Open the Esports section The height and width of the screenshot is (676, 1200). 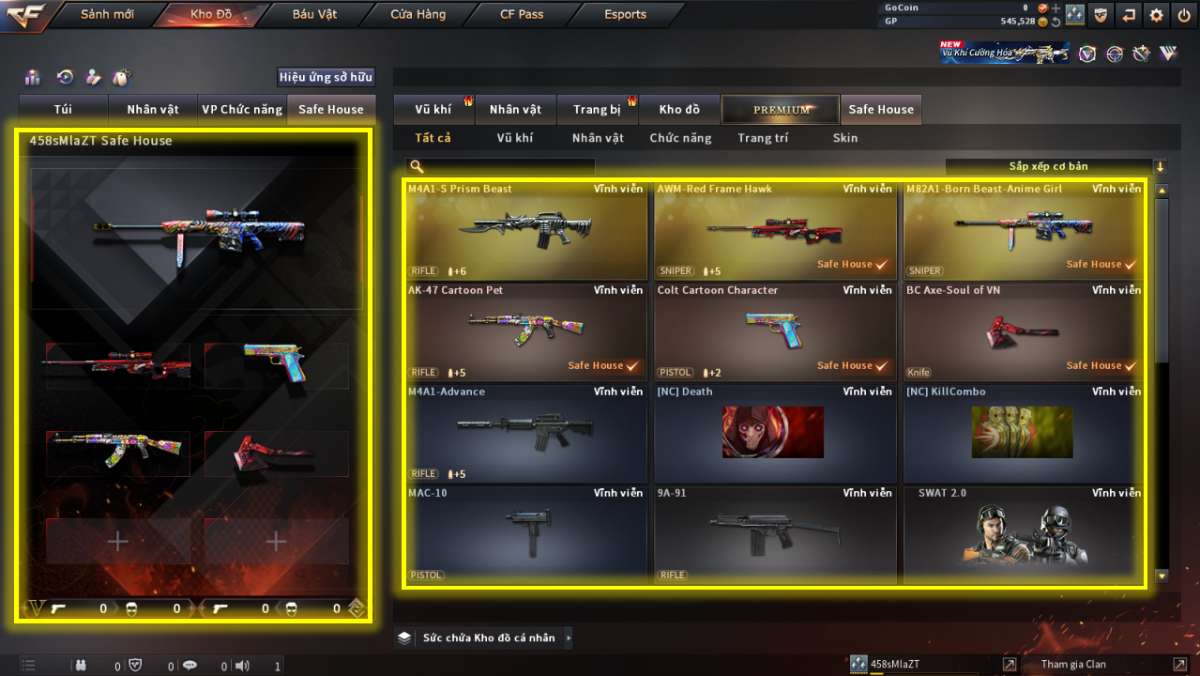625,15
